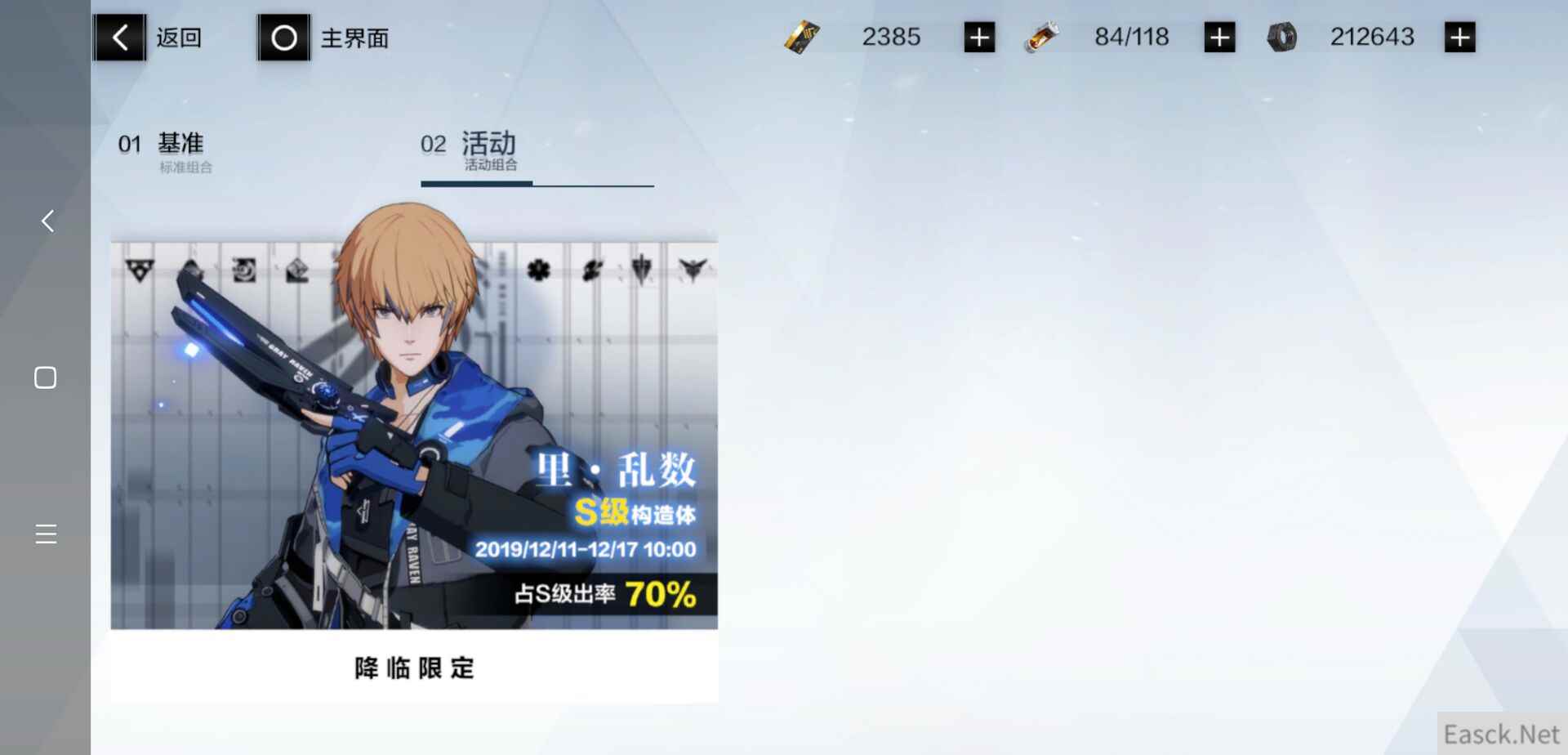Select the 02 活动 event banner tab
Viewport: 1568px width, 755px height.
pos(469,150)
